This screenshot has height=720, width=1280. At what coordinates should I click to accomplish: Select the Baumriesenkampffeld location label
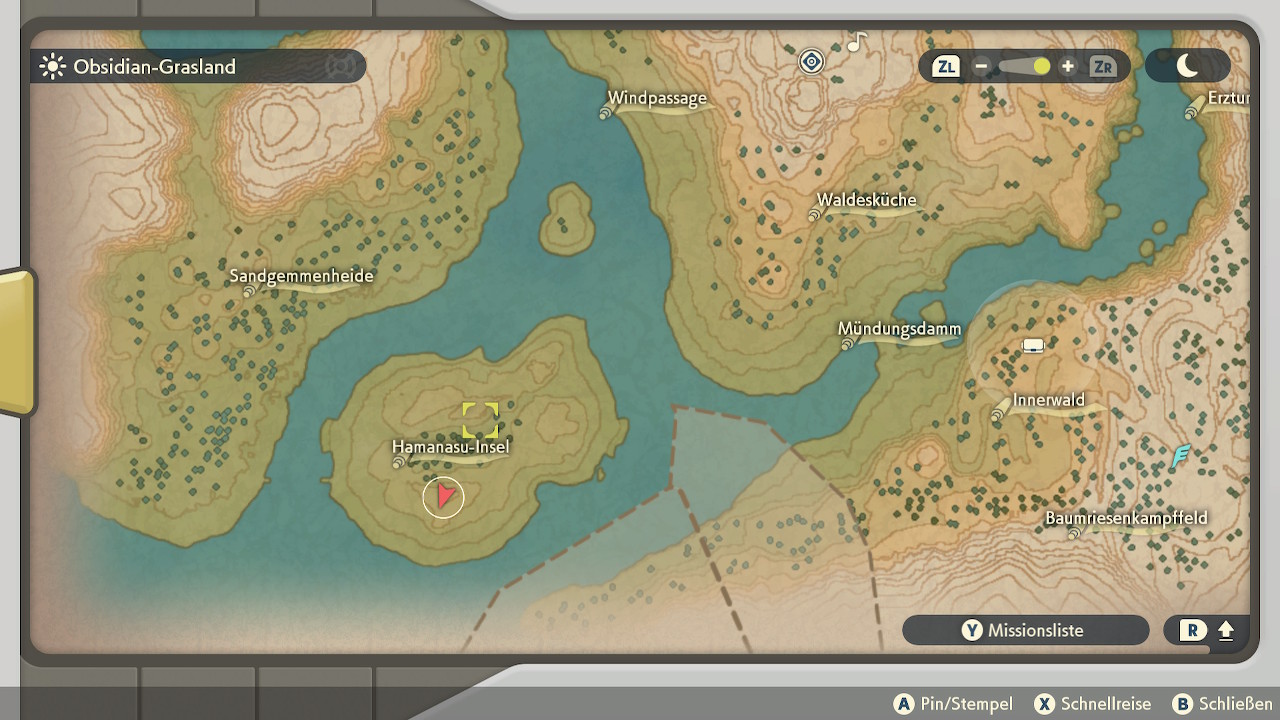click(x=1126, y=518)
